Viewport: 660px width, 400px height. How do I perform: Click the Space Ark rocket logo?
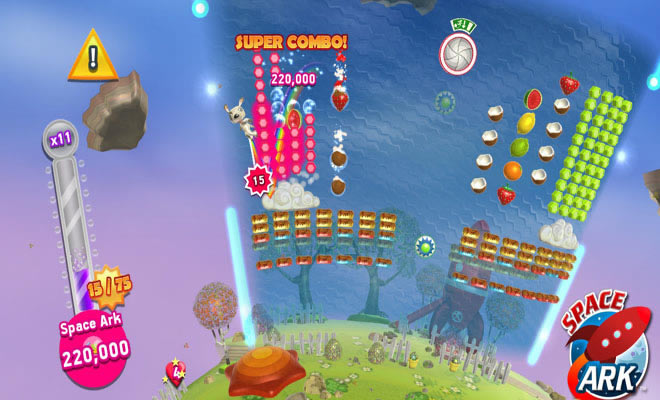603,341
